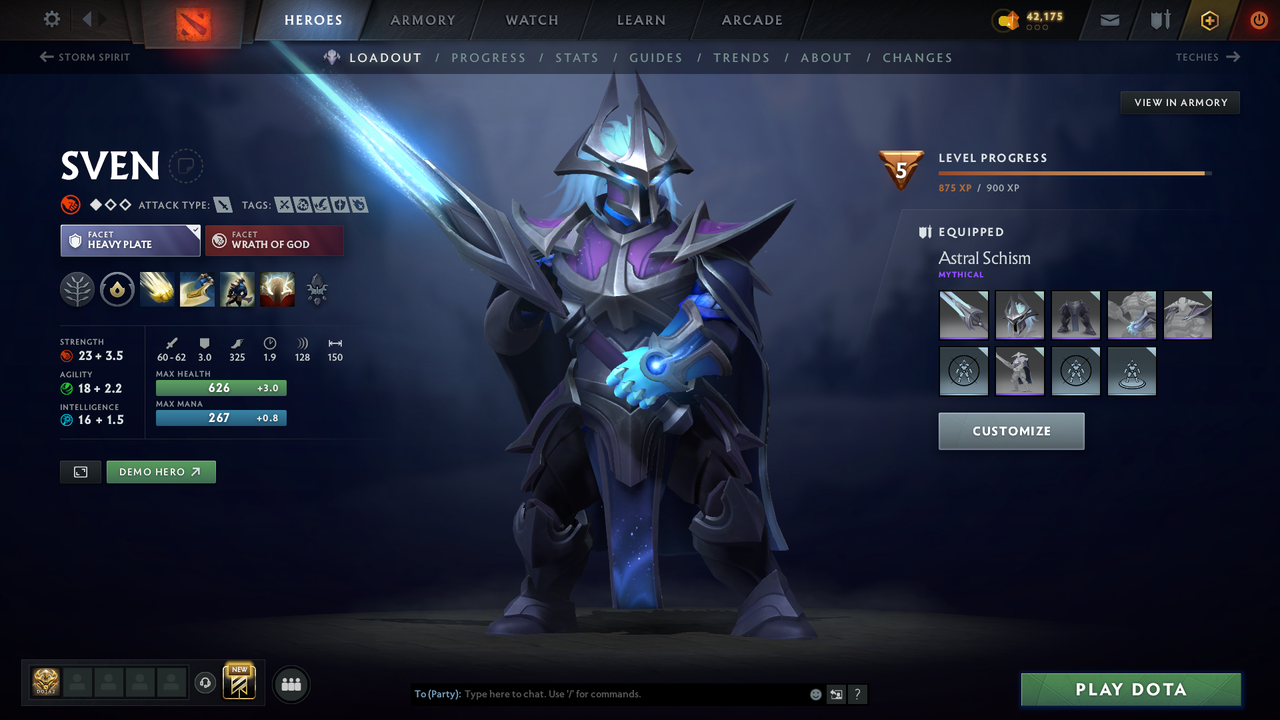Open Sven's talent tree icon

[317, 289]
